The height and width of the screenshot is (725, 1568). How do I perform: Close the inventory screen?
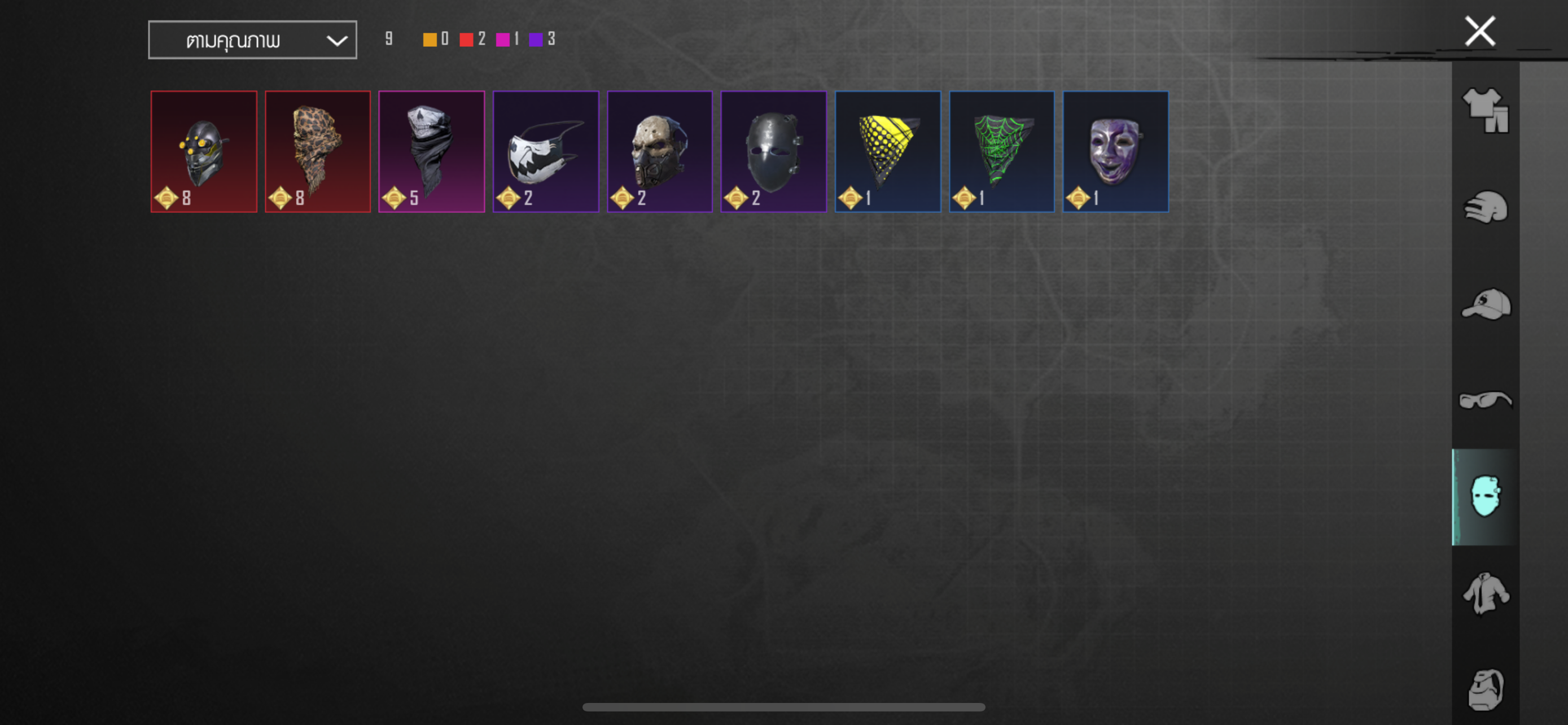(1479, 32)
